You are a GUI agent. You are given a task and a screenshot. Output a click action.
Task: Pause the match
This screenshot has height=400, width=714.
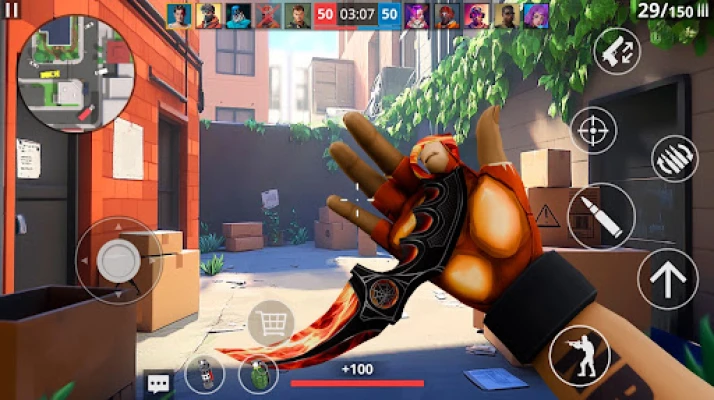click(14, 12)
